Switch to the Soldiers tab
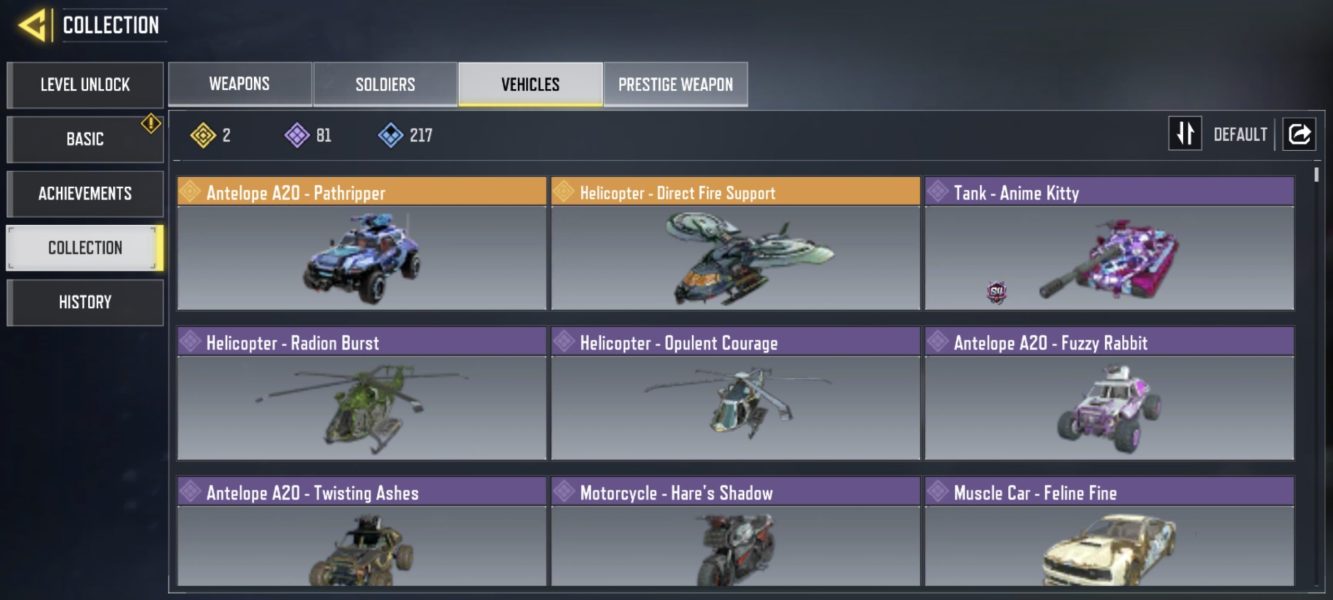The image size is (1333, 600). (385, 84)
